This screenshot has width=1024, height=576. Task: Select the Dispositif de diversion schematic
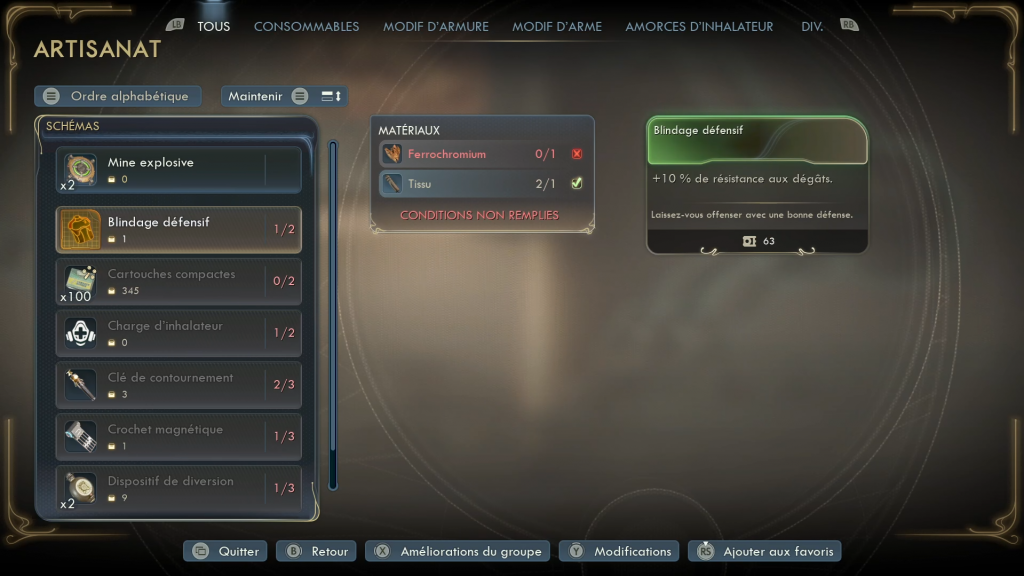tap(178, 489)
